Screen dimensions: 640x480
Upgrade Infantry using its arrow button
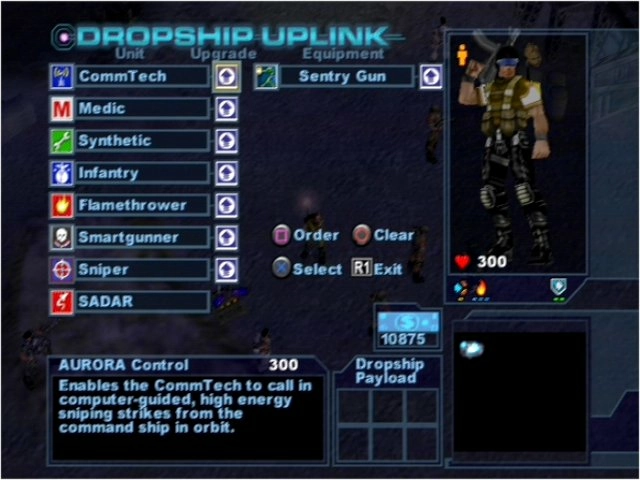[x=227, y=173]
